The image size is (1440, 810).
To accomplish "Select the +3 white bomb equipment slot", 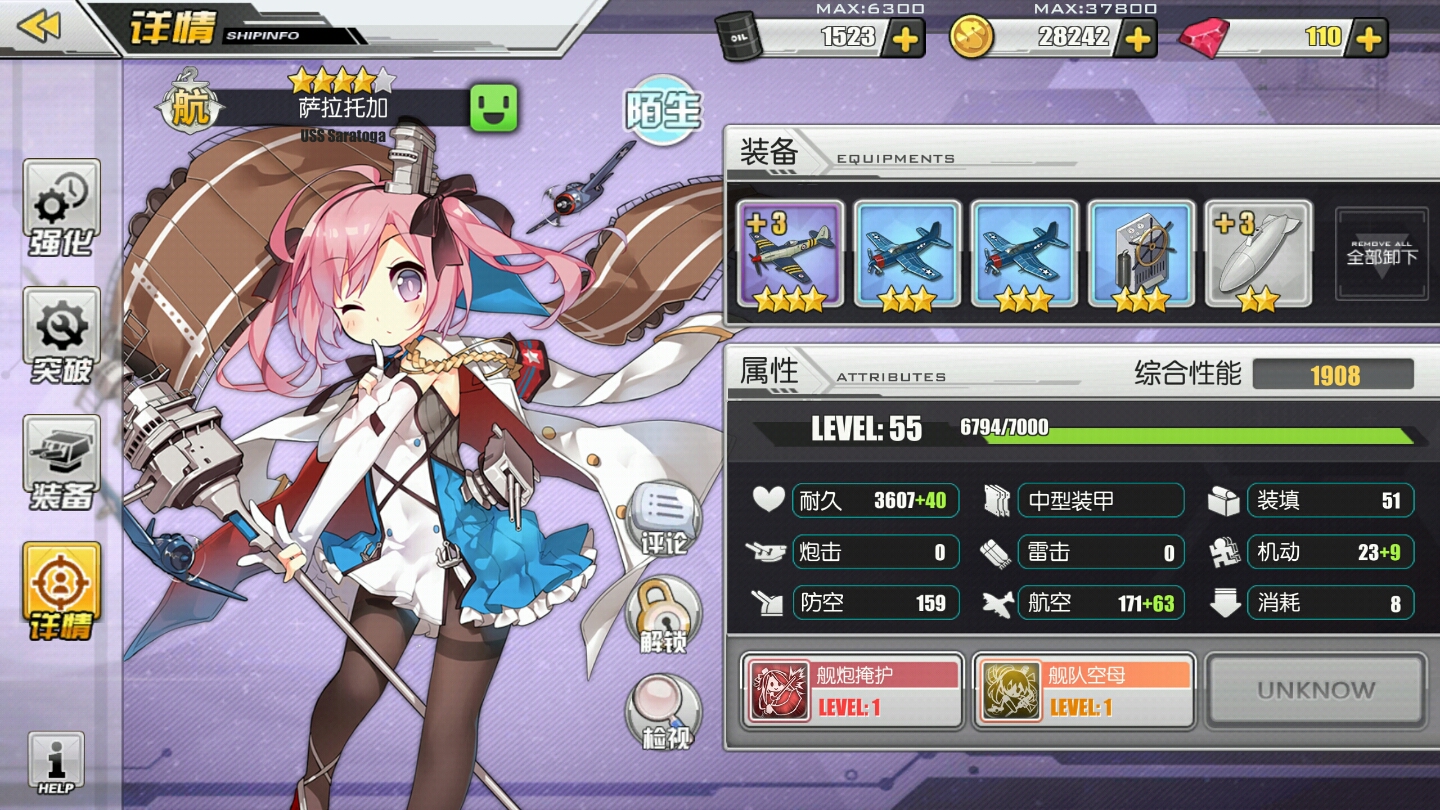I will point(1258,254).
